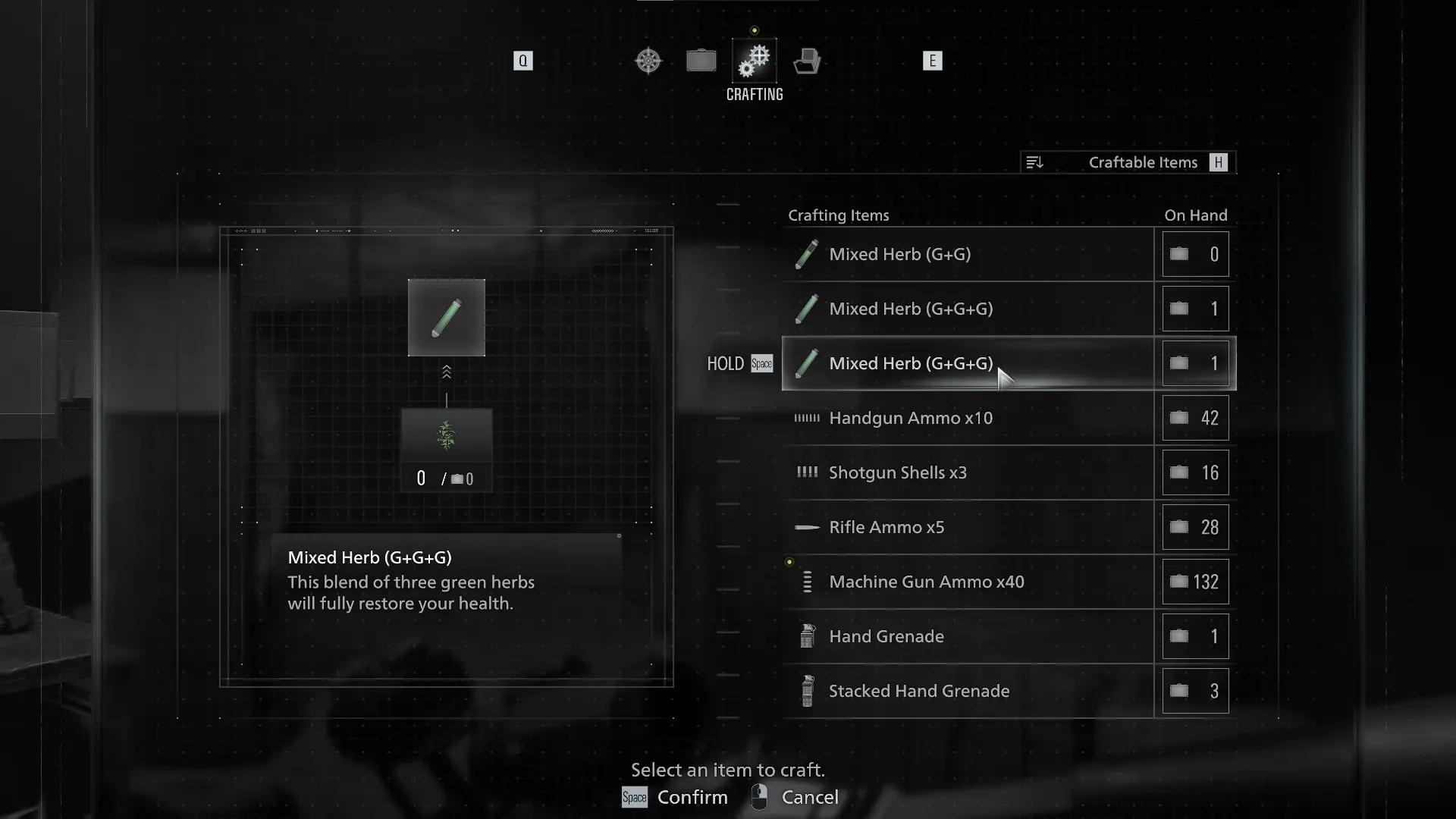Toggle the Craftable Items sort filter

(x=1128, y=162)
